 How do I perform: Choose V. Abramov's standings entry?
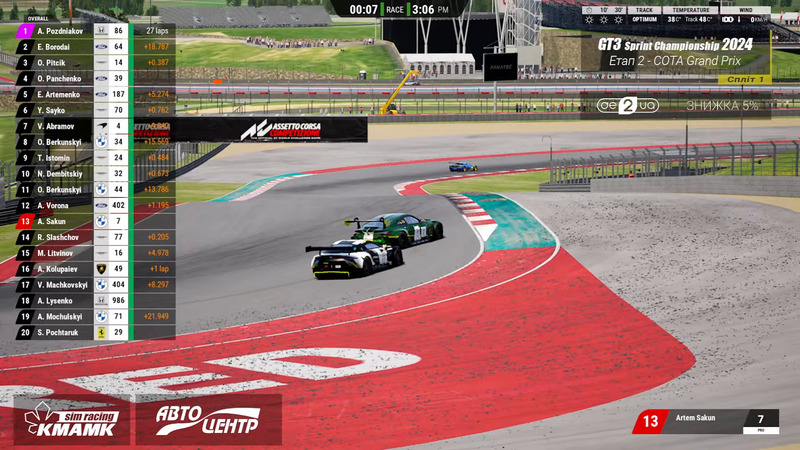pyautogui.click(x=62, y=126)
